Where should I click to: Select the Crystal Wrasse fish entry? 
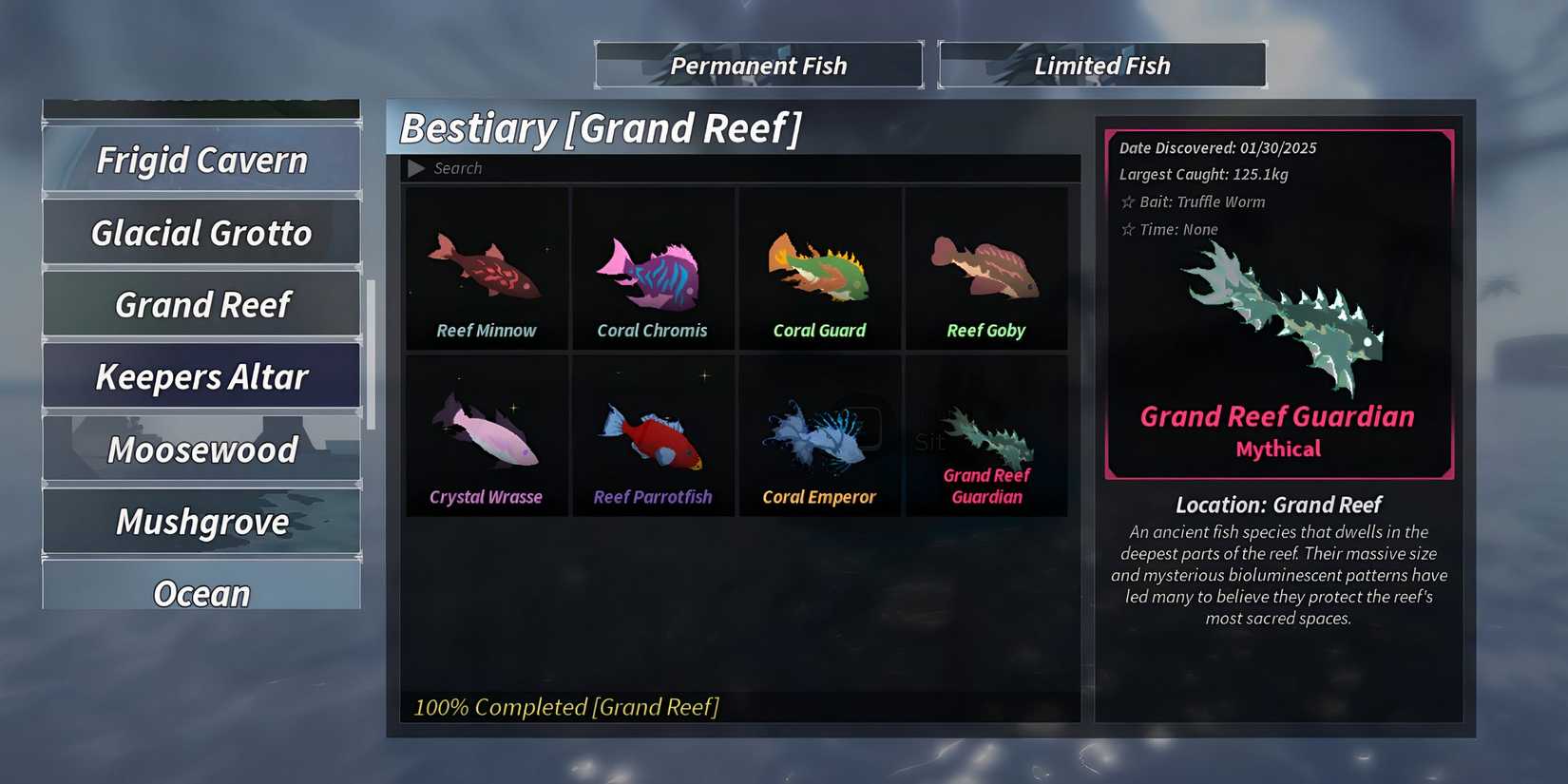coord(486,437)
